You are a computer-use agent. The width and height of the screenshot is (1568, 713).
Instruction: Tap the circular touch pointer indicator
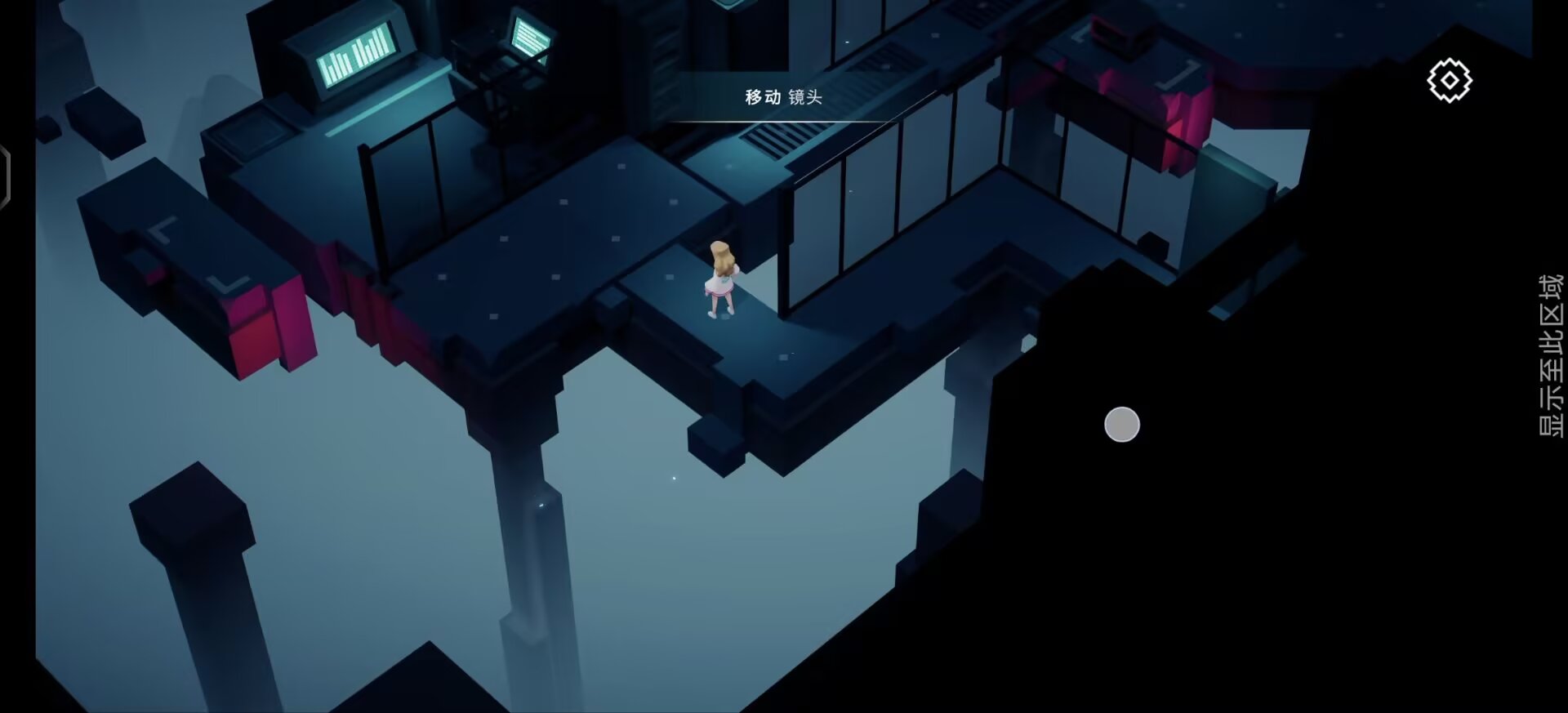tap(1122, 424)
